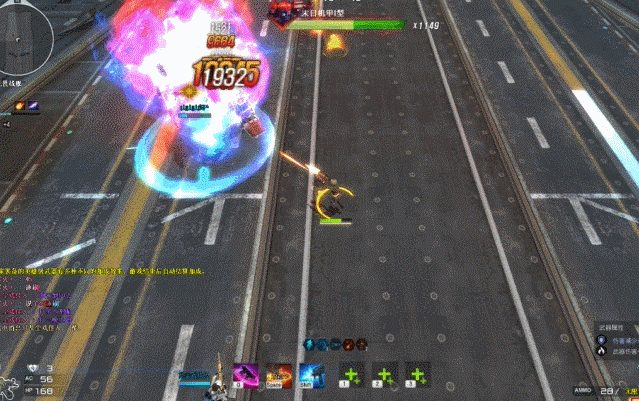The image size is (639, 401).
Task: Activate the purple gun skill icon
Action: pyautogui.click(x=246, y=375)
